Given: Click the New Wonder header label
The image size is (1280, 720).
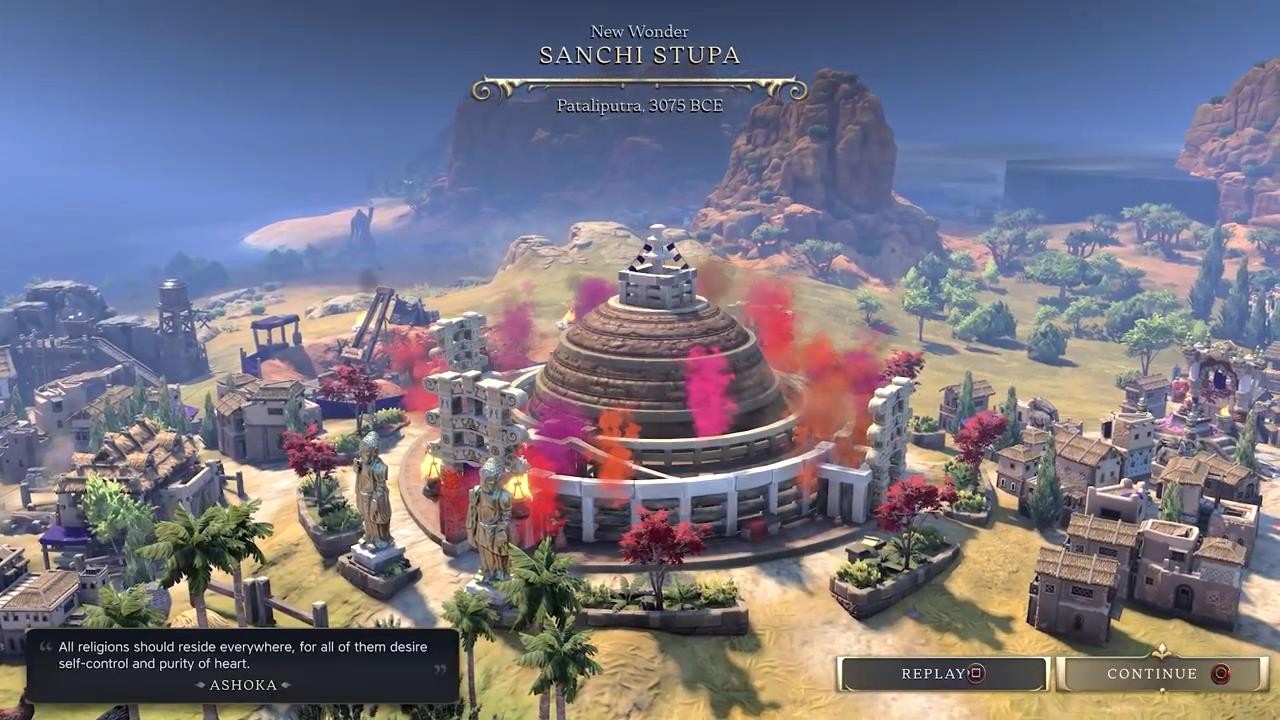Looking at the screenshot, I should pos(638,31).
